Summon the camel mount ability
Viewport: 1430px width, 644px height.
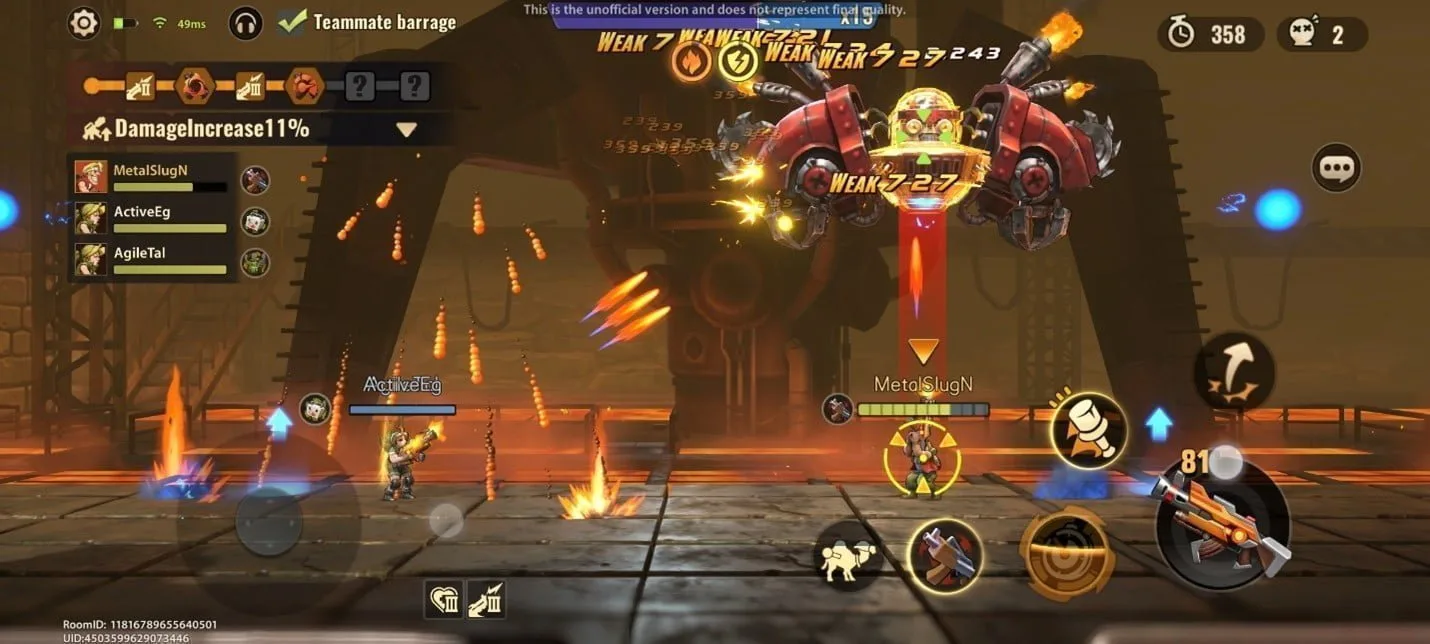847,555
